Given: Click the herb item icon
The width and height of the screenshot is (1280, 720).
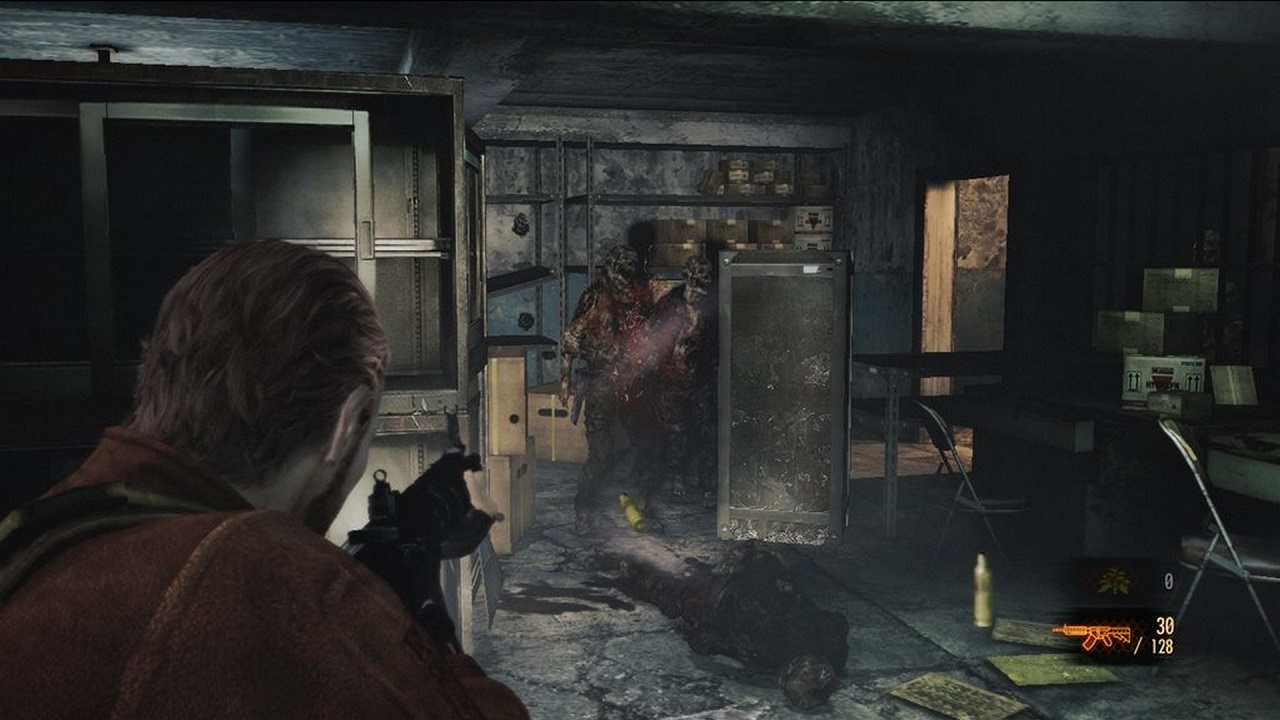Looking at the screenshot, I should [x=1113, y=581].
